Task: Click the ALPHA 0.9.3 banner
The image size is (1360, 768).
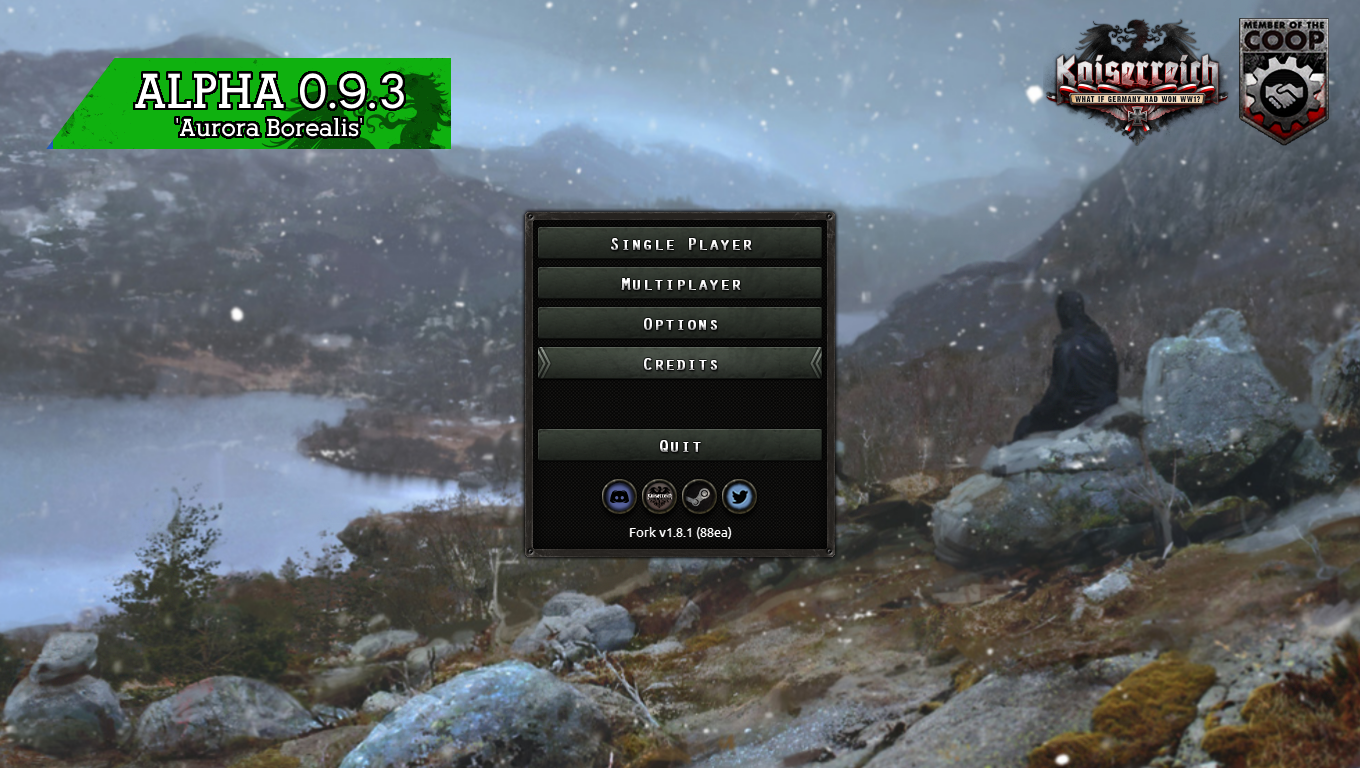Action: tap(272, 90)
